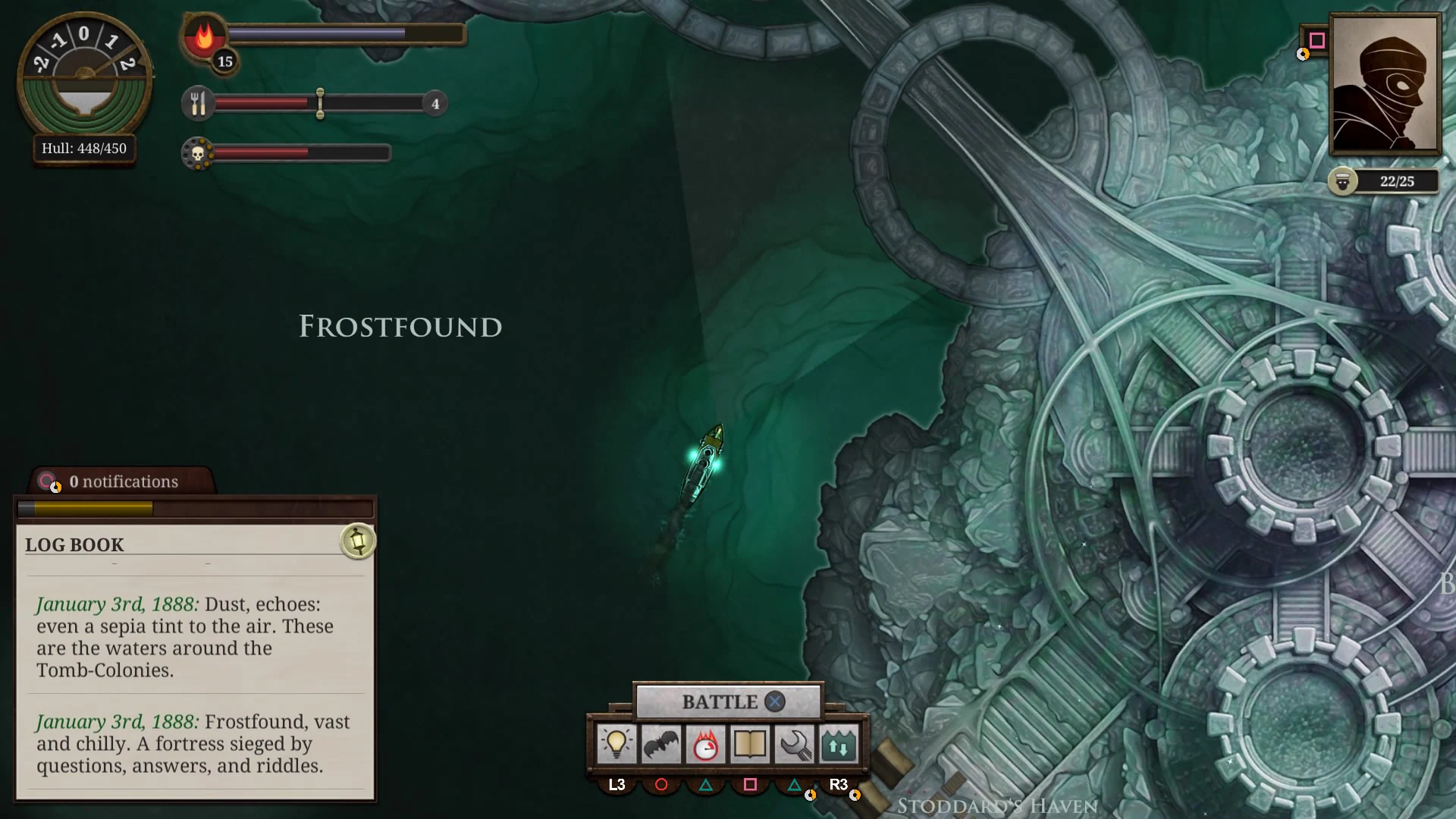The image size is (1456, 819).
Task: Click the fork and knife supplies icon
Action: [198, 103]
